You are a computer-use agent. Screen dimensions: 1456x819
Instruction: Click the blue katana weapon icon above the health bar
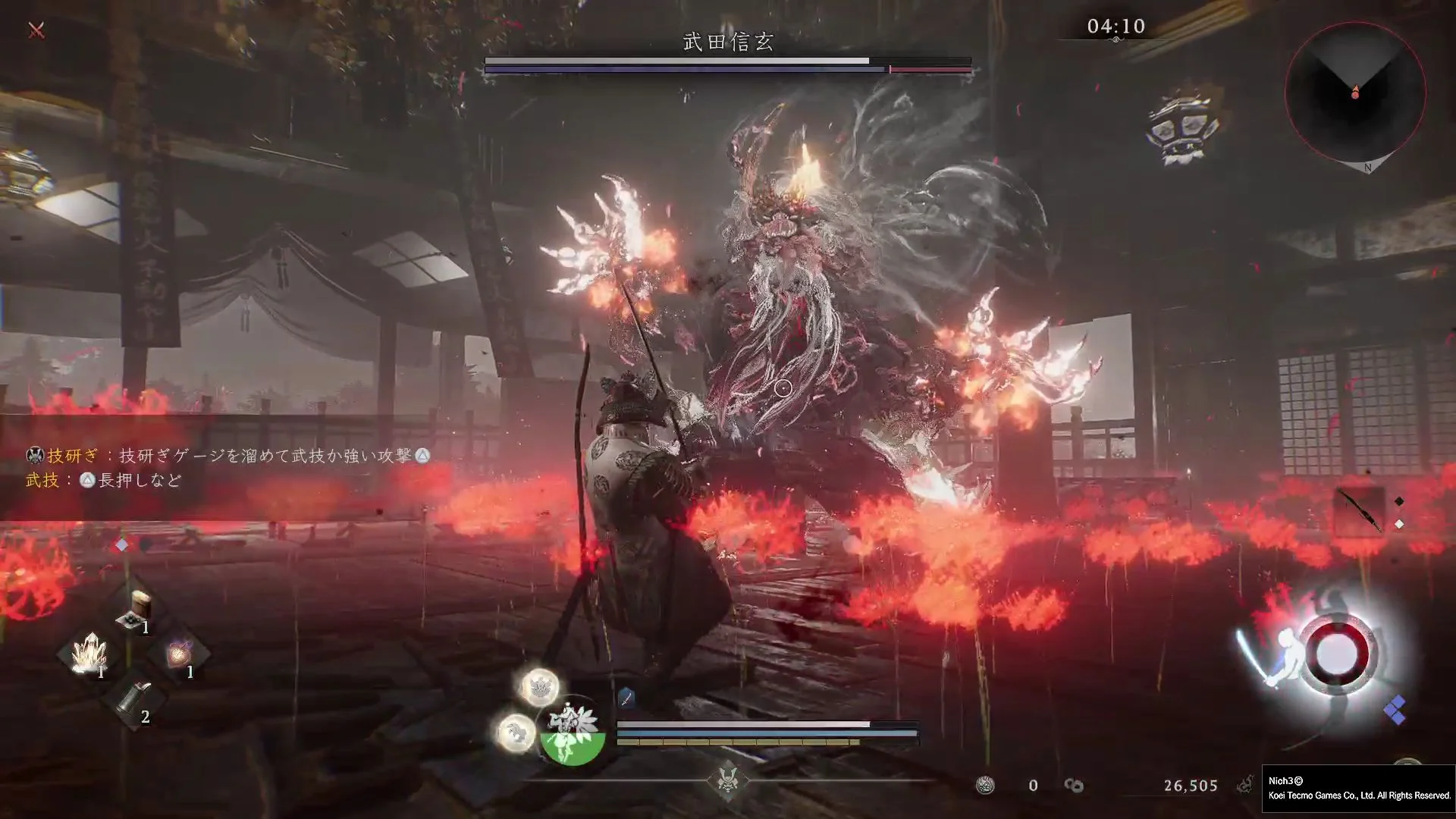[x=626, y=699]
